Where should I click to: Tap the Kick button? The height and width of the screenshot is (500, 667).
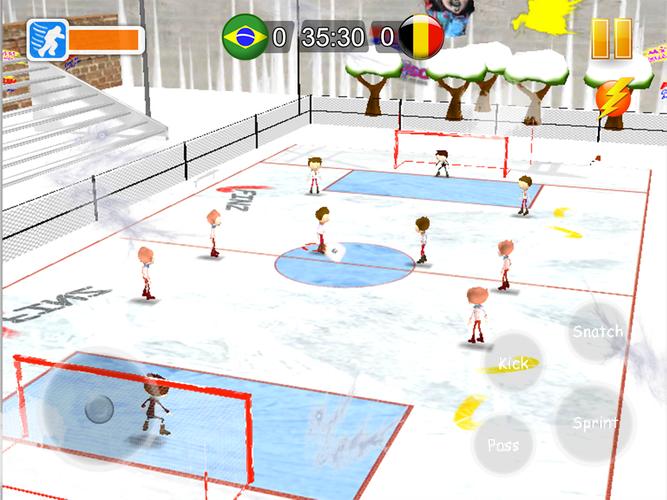(514, 364)
